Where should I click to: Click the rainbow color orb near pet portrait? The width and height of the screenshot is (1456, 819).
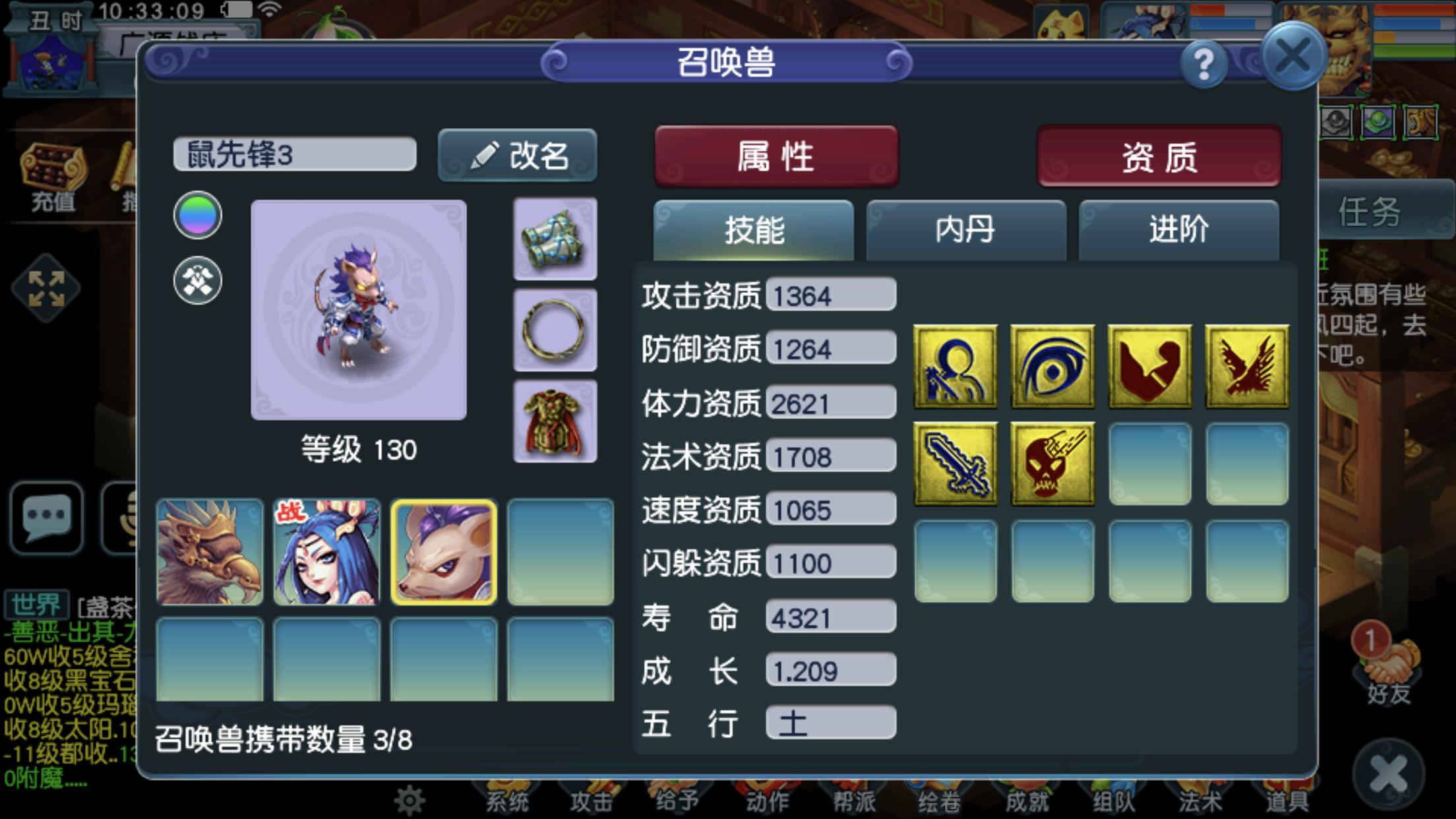[x=197, y=216]
